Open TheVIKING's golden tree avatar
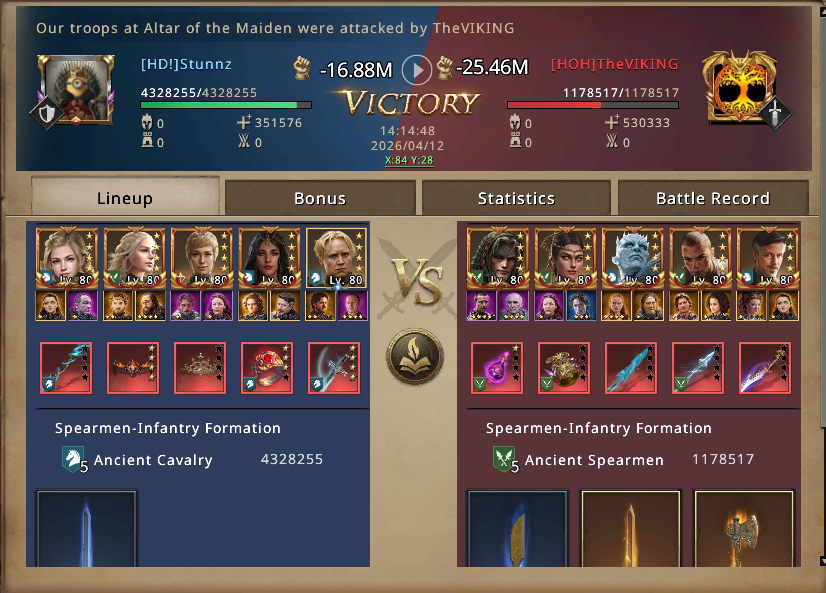Image resolution: width=826 pixels, height=593 pixels. point(741,88)
